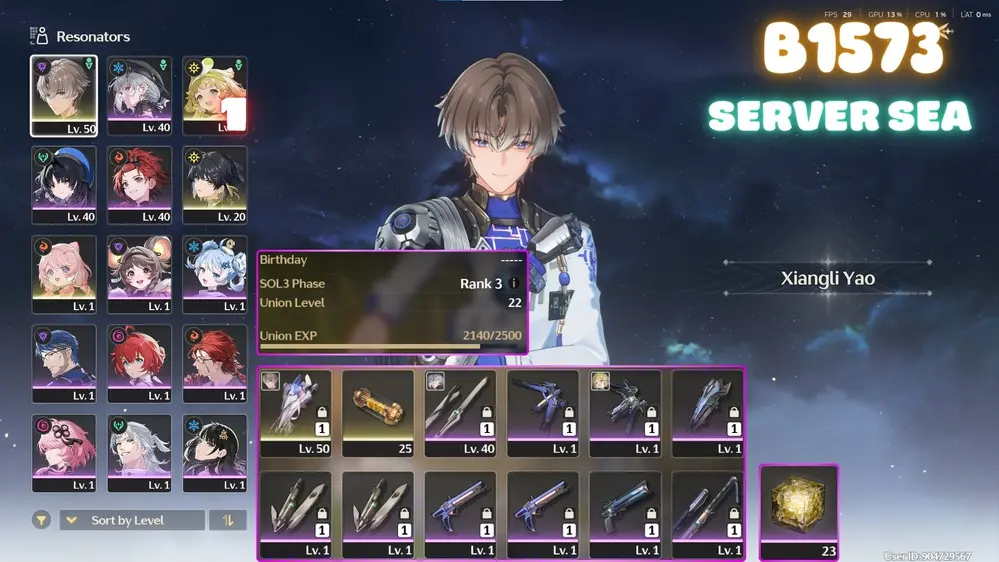
Task: Select the Lv. 20 black-haired resonator
Action: (x=215, y=185)
